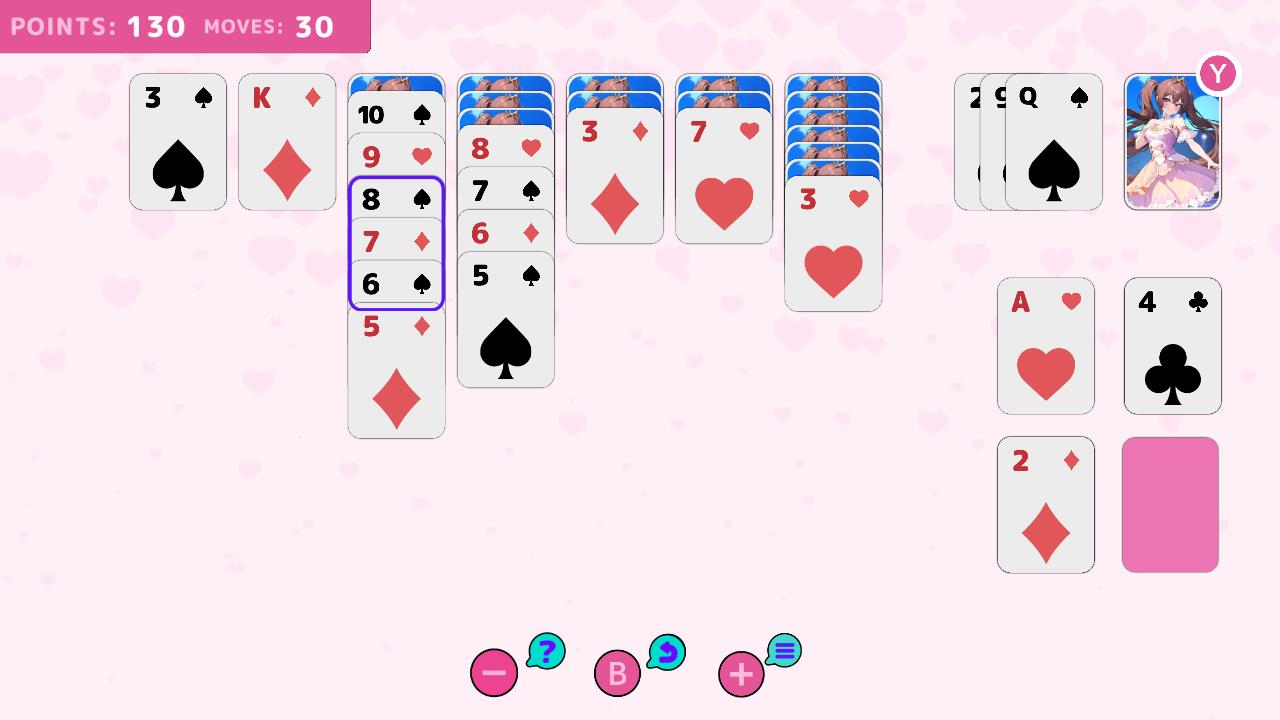Click the Y badge on the stock pile
The image size is (1280, 720).
coord(1217,73)
